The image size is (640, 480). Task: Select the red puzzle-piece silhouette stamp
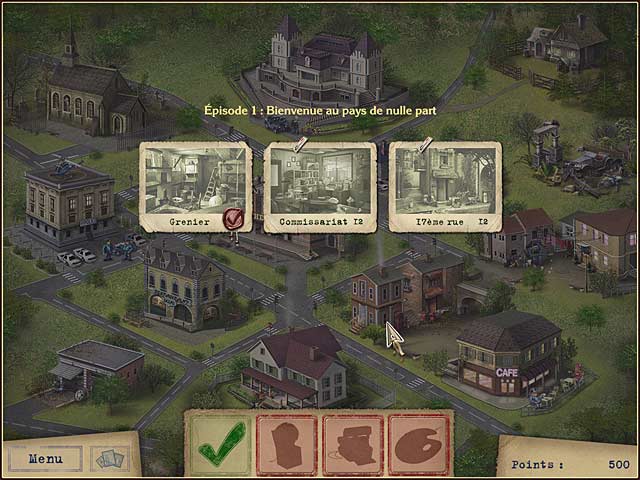tap(287, 444)
